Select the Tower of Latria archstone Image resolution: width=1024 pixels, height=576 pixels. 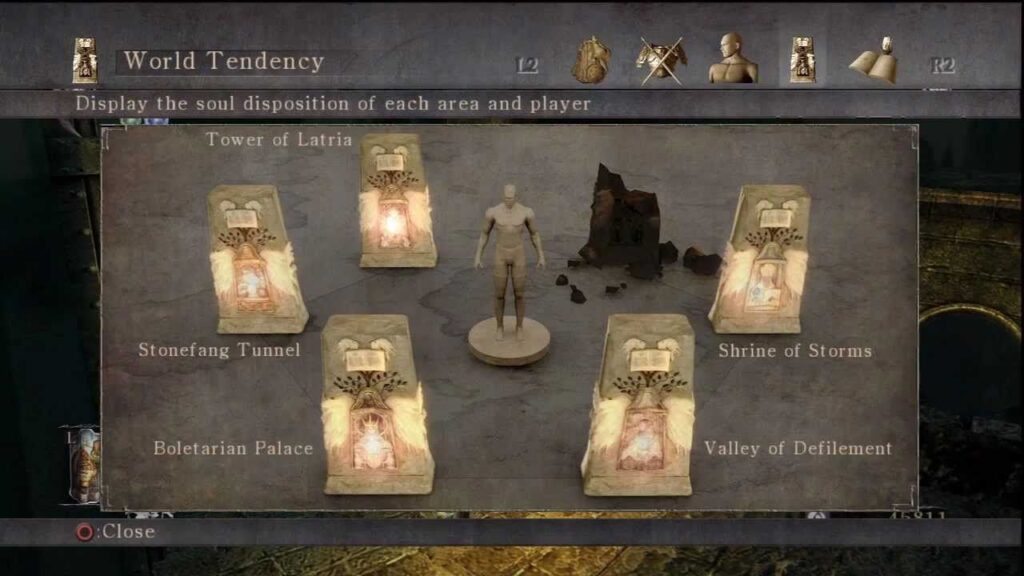pyautogui.click(x=396, y=201)
